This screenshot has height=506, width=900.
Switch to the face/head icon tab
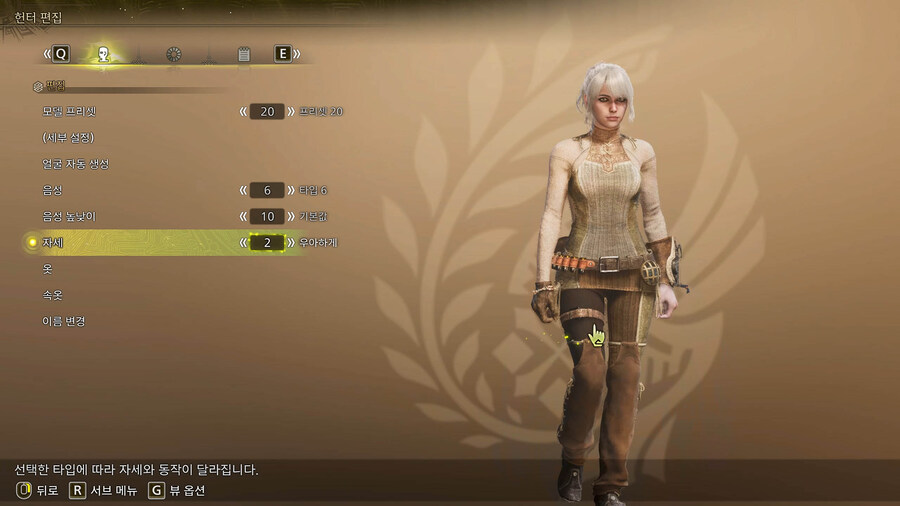click(102, 54)
